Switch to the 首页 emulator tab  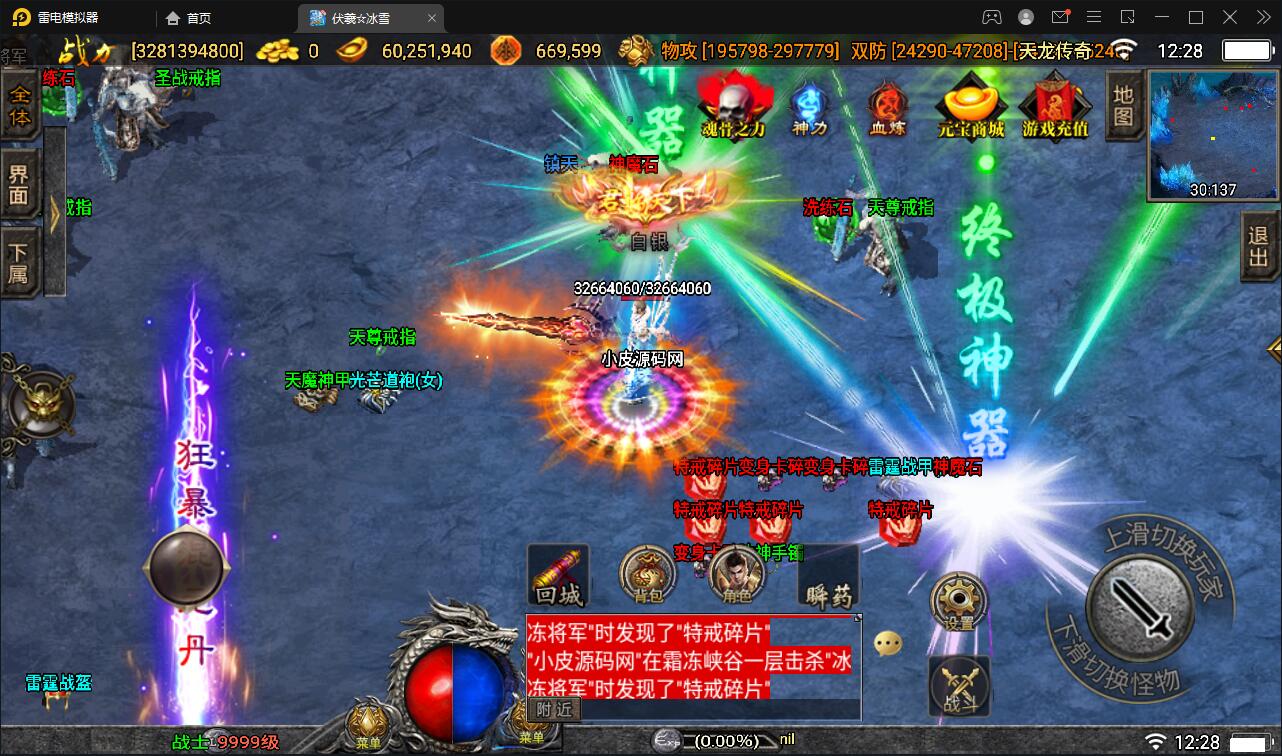(200, 17)
